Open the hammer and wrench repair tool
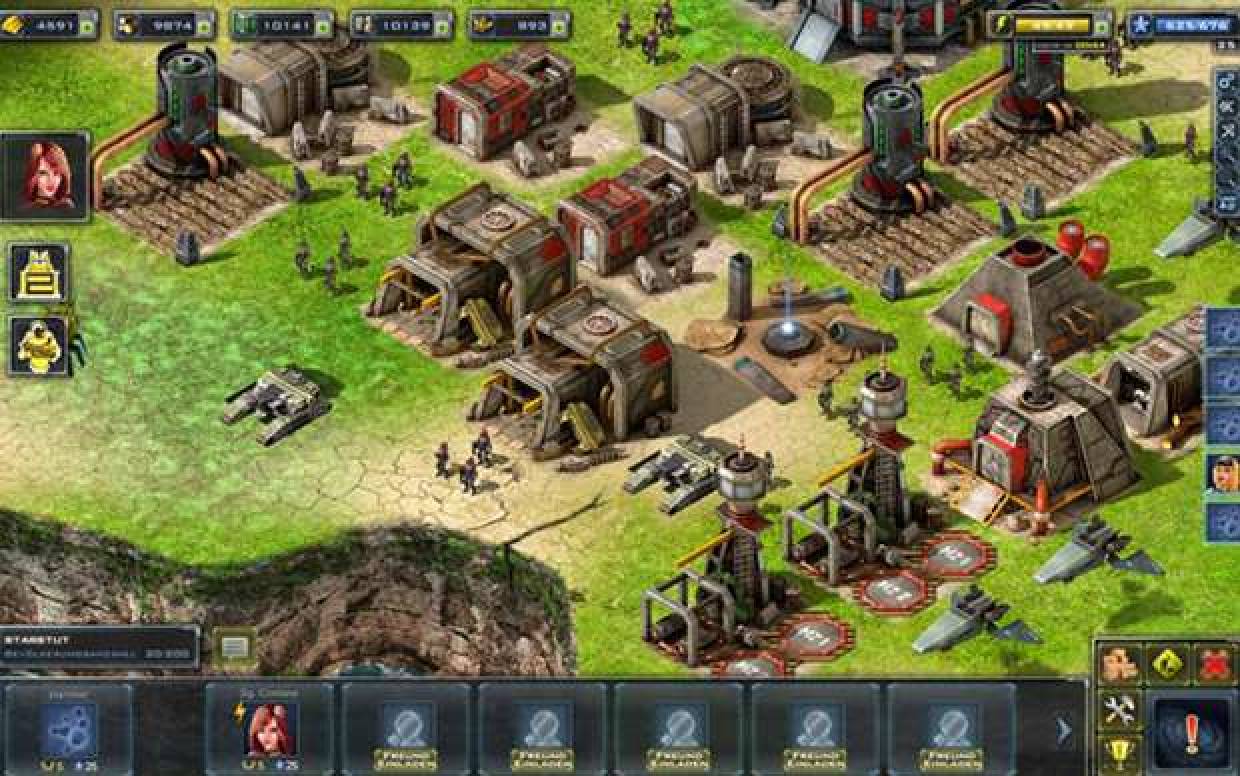The height and width of the screenshot is (776, 1240). coord(1120,710)
